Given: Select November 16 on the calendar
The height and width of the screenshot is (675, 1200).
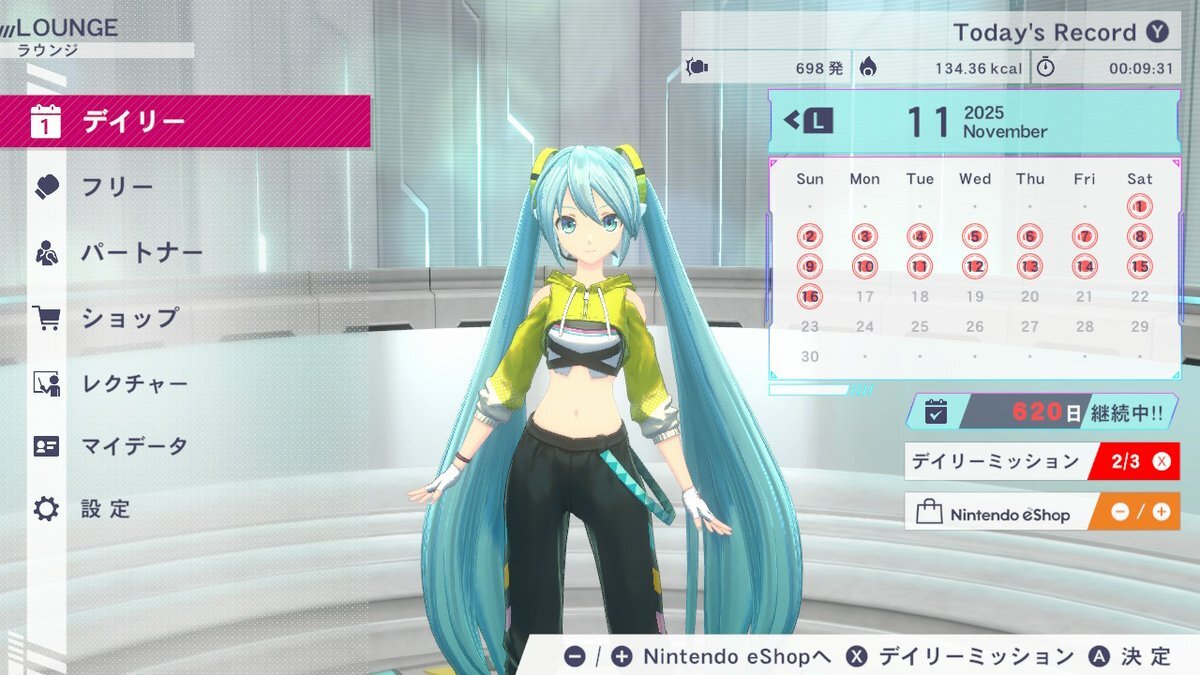Looking at the screenshot, I should [x=810, y=297].
